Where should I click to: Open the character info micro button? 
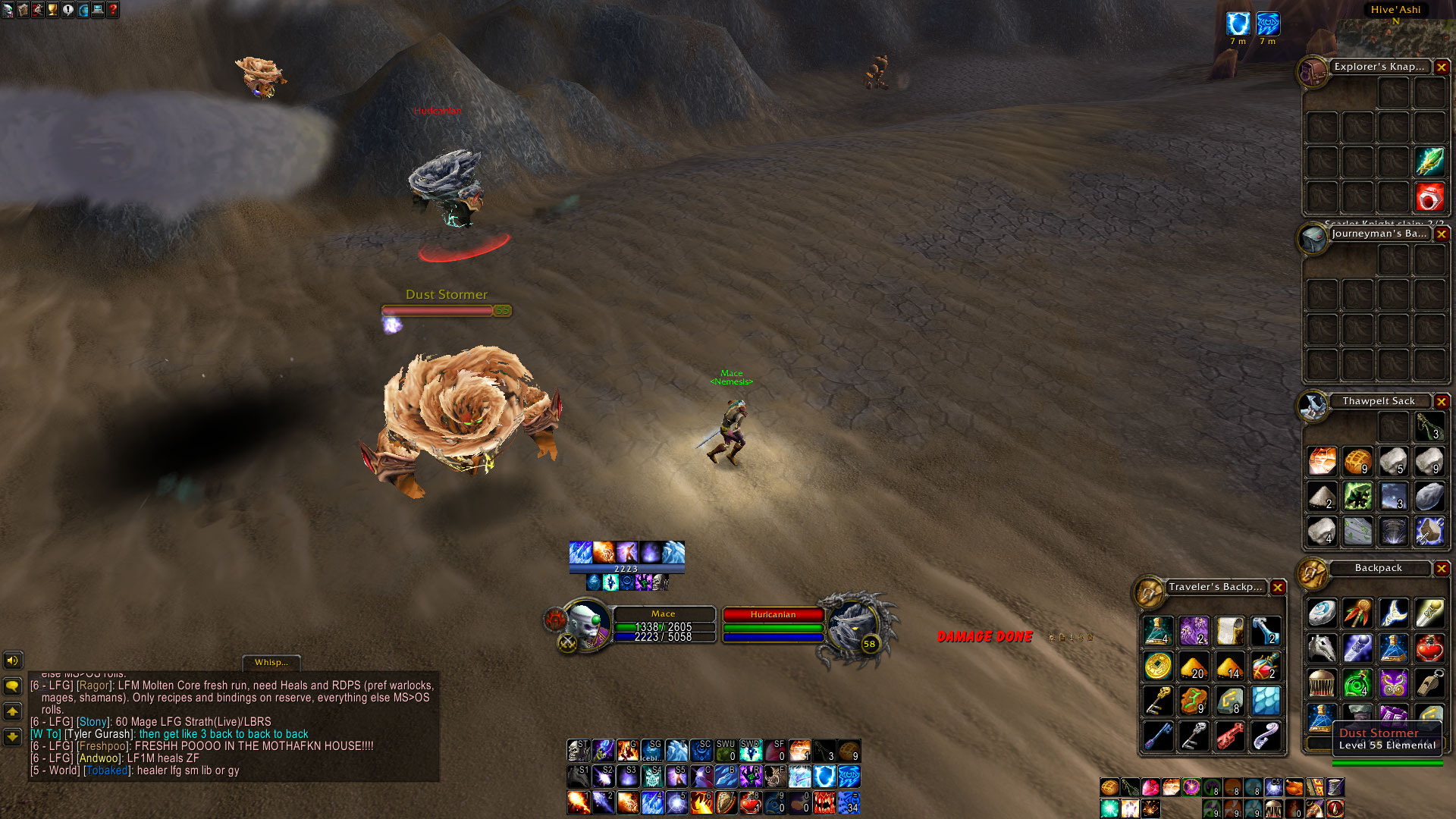click(x=8, y=10)
